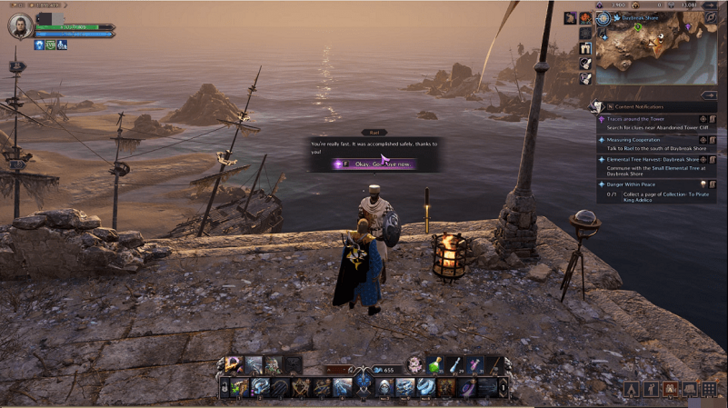Click the player character portrait
This screenshot has width=728, height=408.
click(x=18, y=25)
